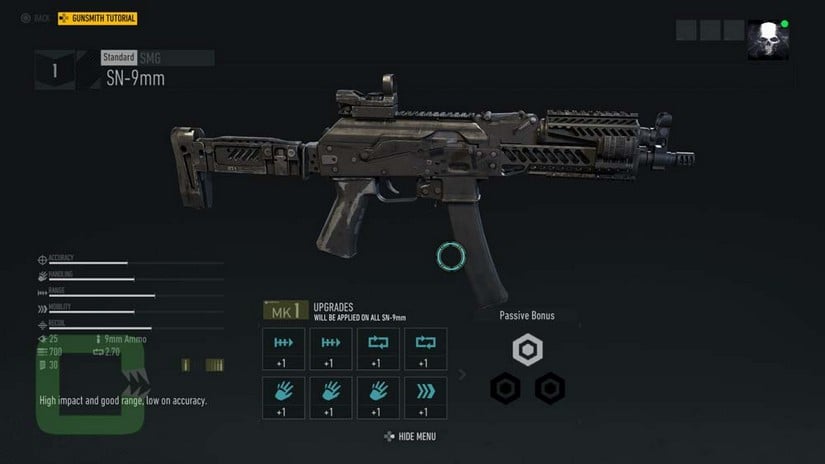The image size is (825, 464).
Task: Click the Hide Menu option
Action: (410, 437)
